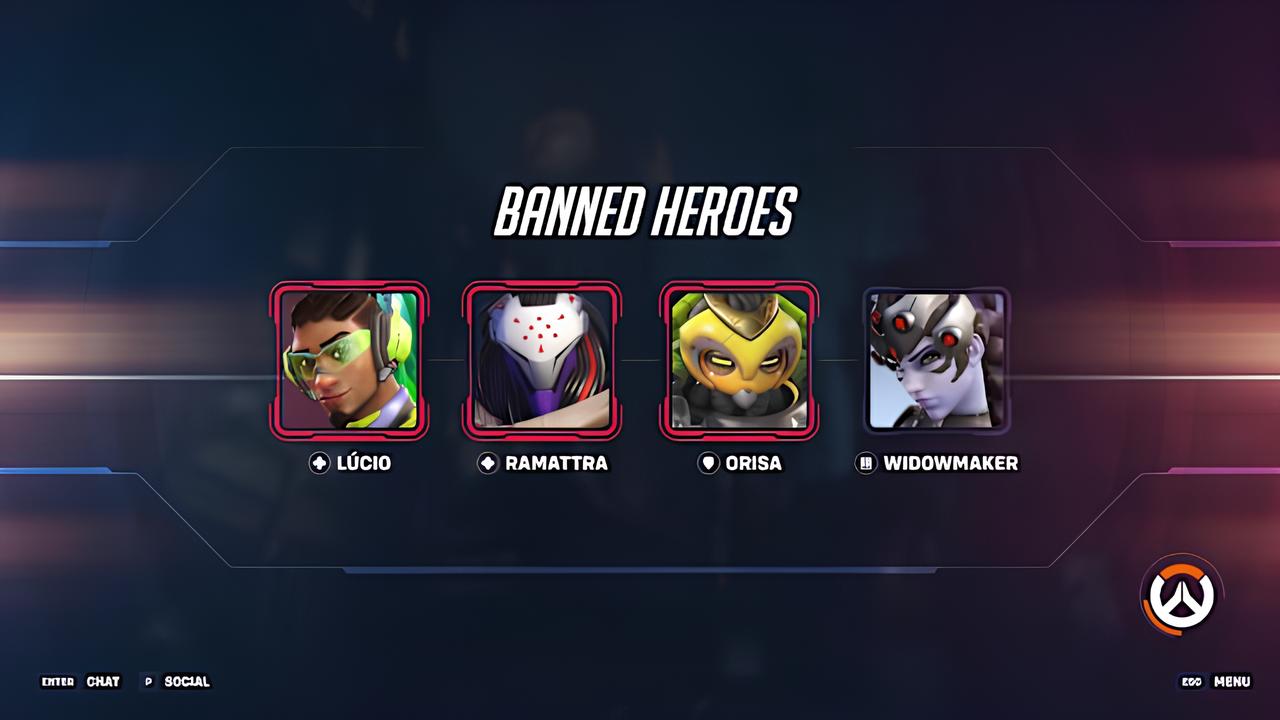
Task: Select Orisa's banned hero portrait
Action: point(738,361)
